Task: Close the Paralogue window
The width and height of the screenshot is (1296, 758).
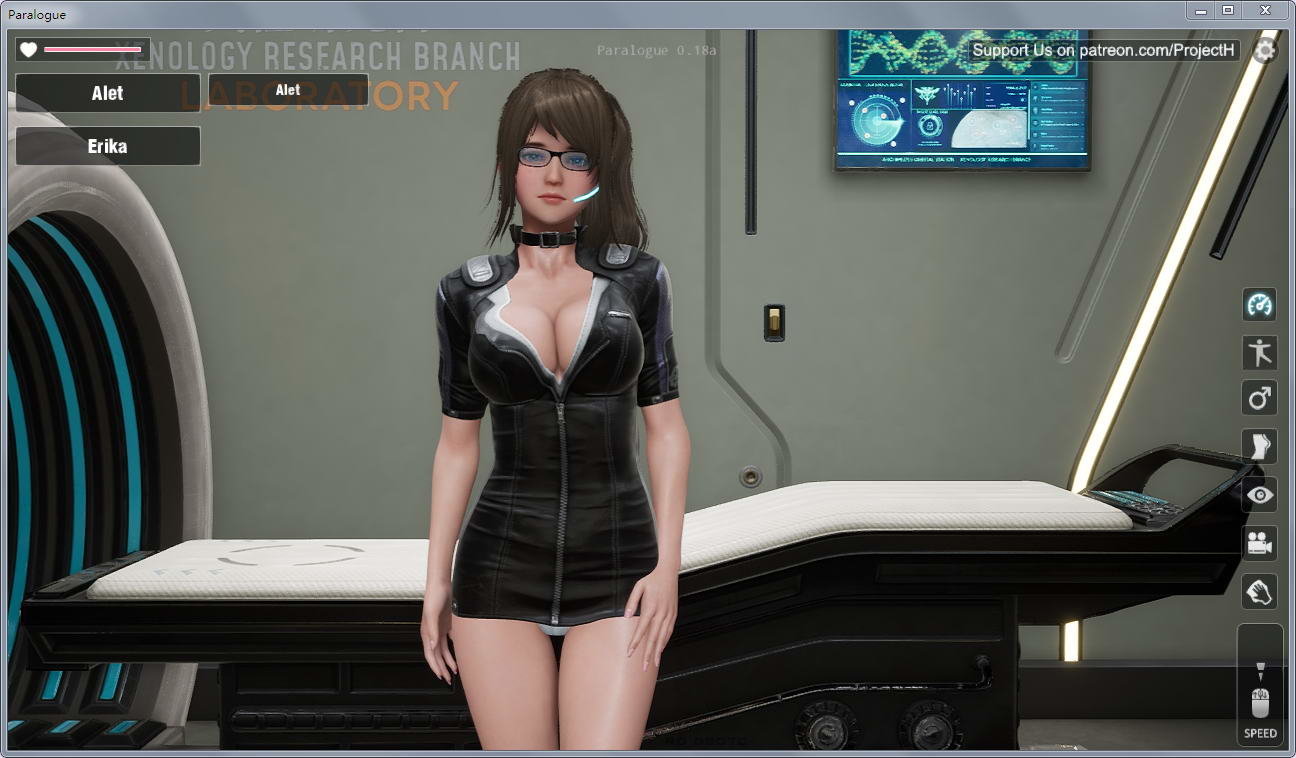Action: pos(1266,10)
